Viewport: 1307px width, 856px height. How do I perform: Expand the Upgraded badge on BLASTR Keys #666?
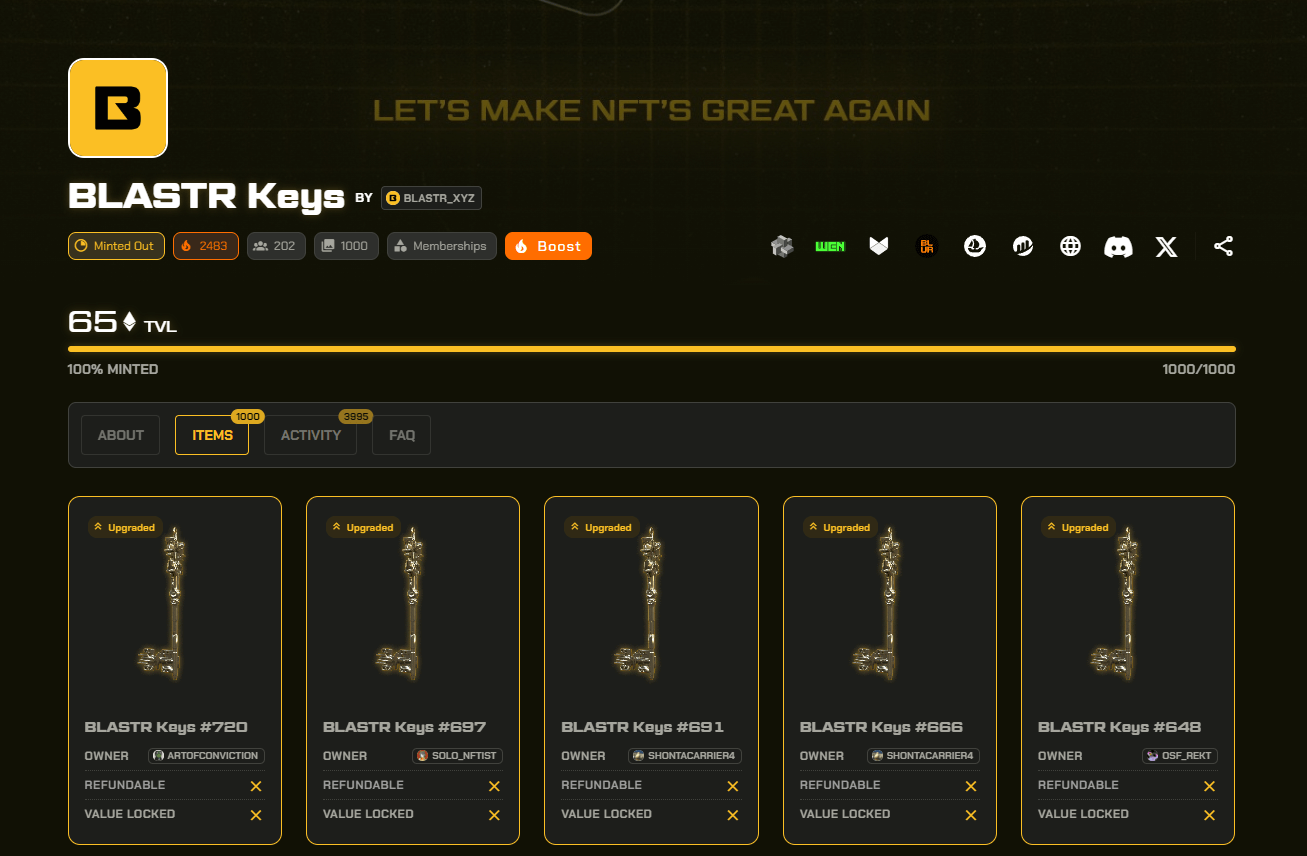(x=840, y=527)
